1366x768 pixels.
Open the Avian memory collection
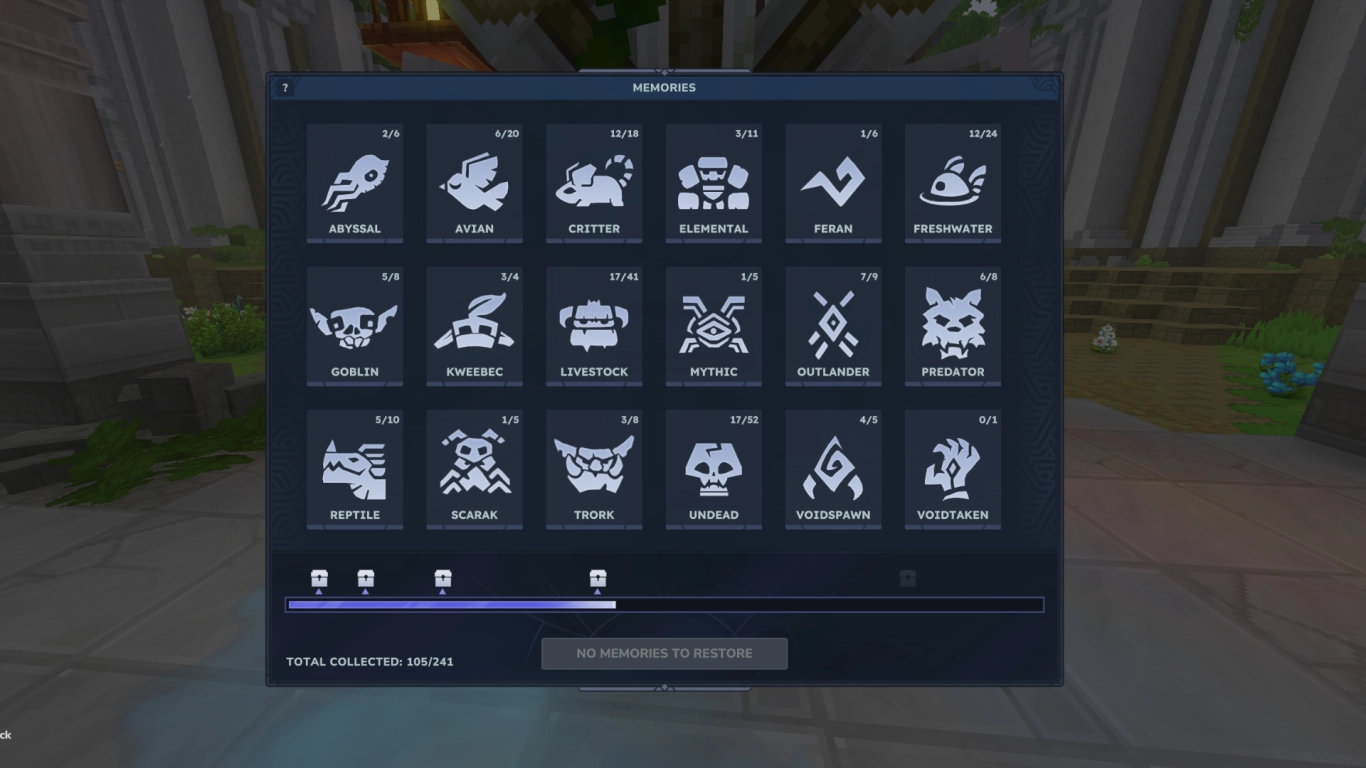coord(474,183)
